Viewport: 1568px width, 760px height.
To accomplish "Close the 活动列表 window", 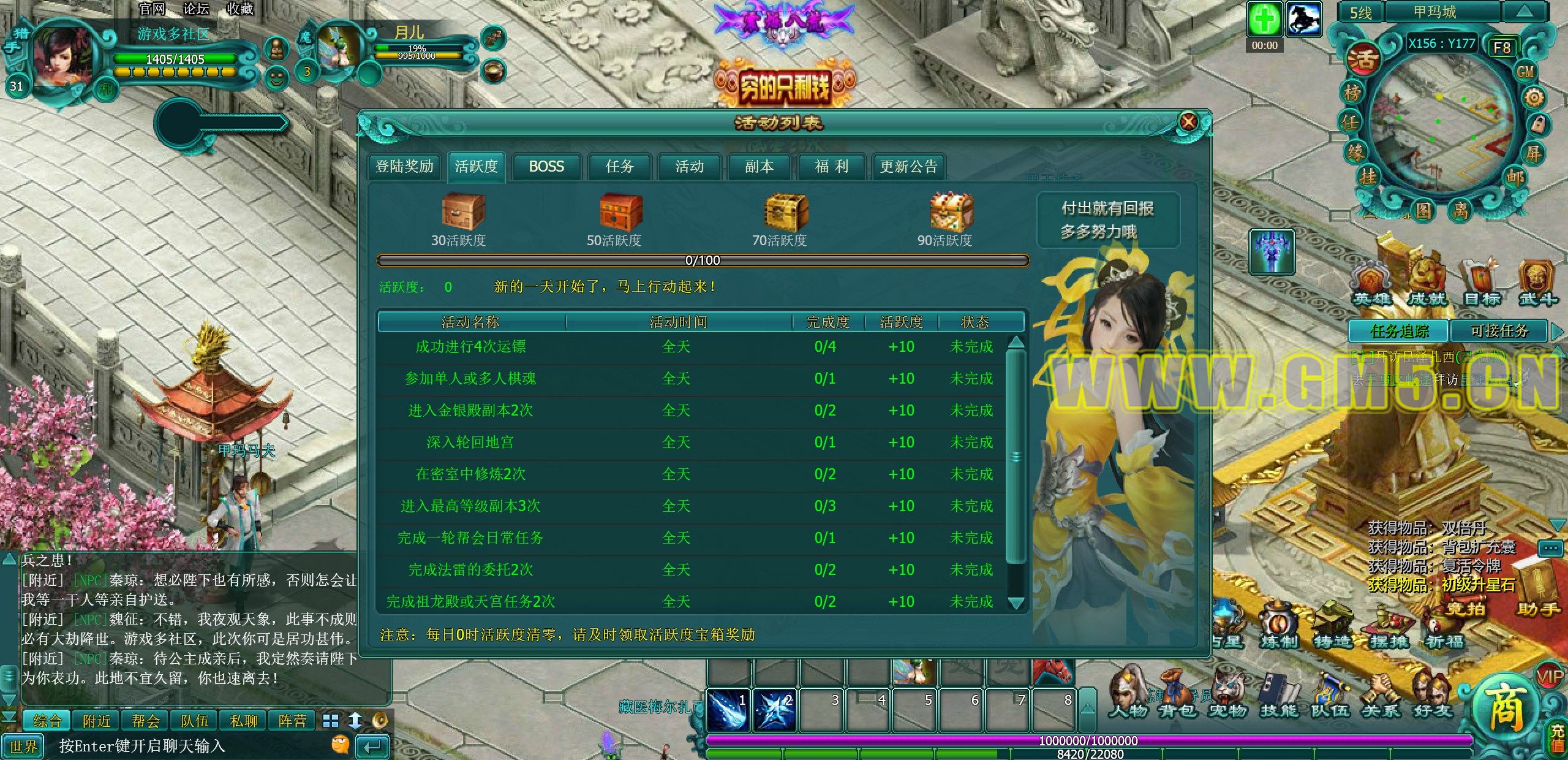I will [1188, 122].
